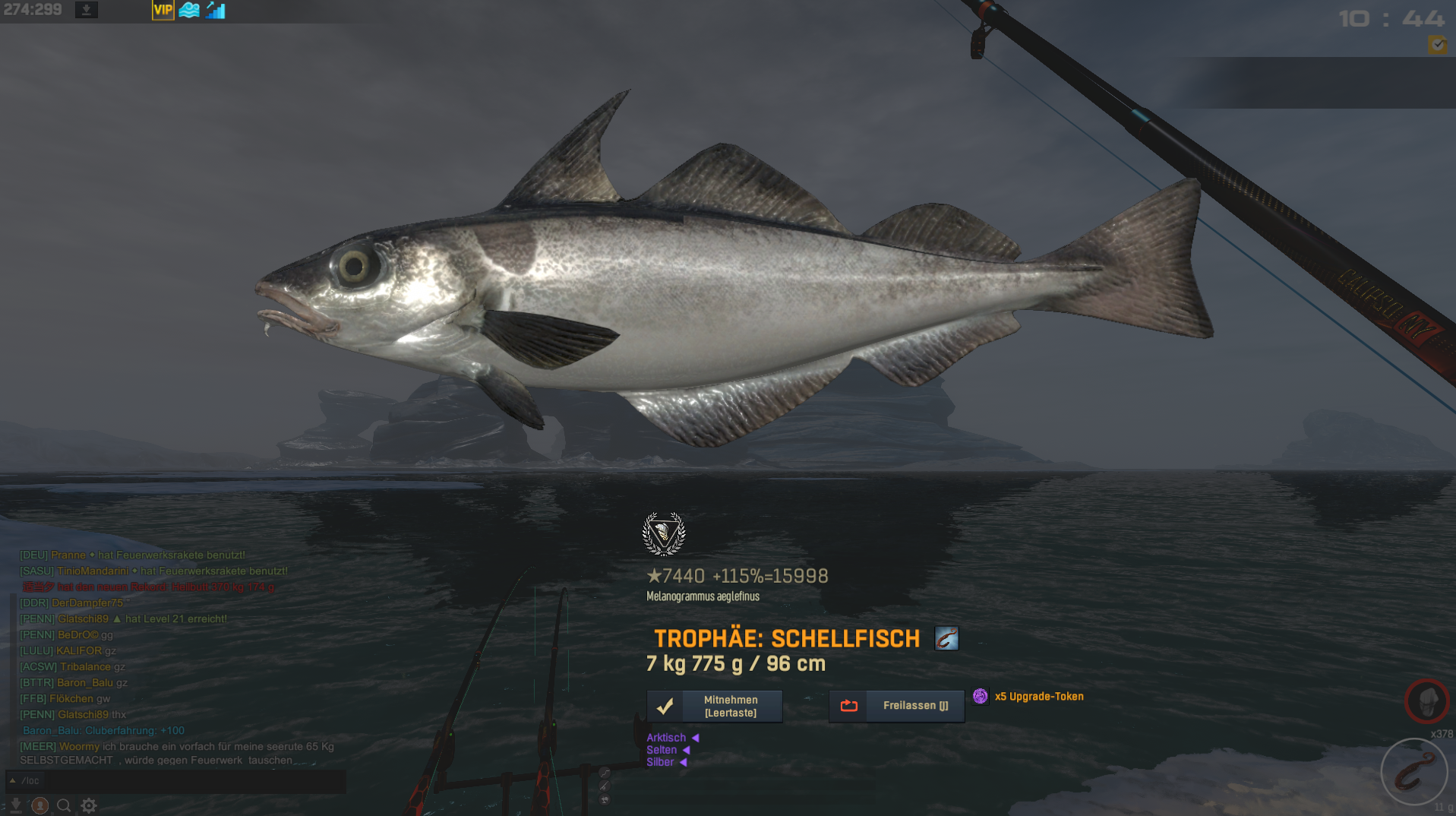The height and width of the screenshot is (816, 1456).
Task: Release the fish with Freilassen
Action: pyautogui.click(x=896, y=706)
